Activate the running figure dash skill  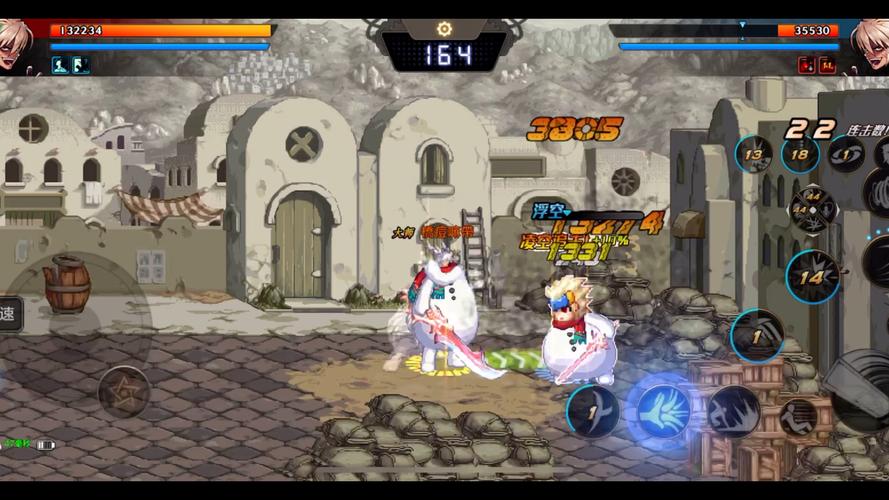pyautogui.click(x=734, y=411)
